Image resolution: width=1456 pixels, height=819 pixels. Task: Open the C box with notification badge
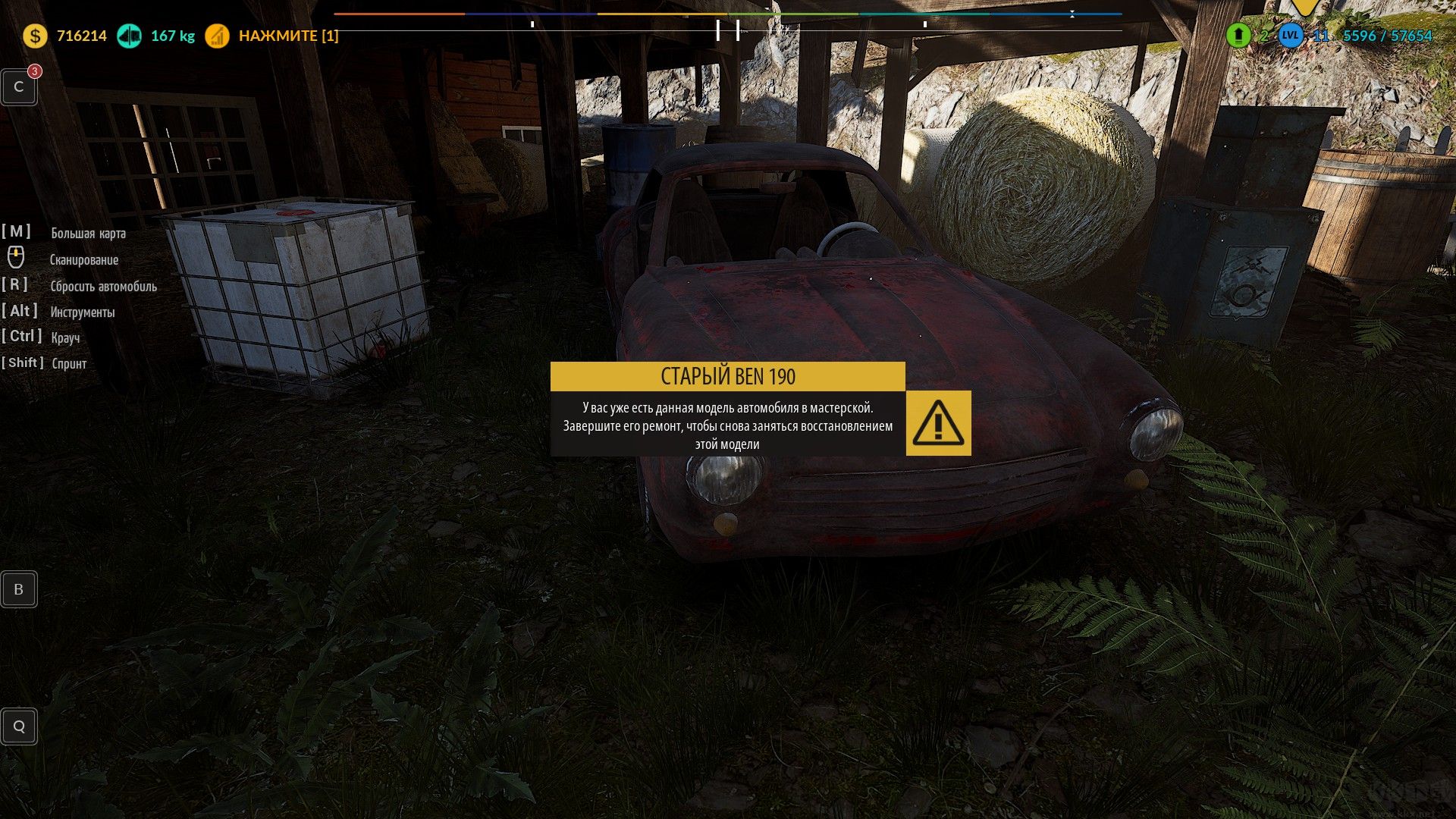(19, 87)
